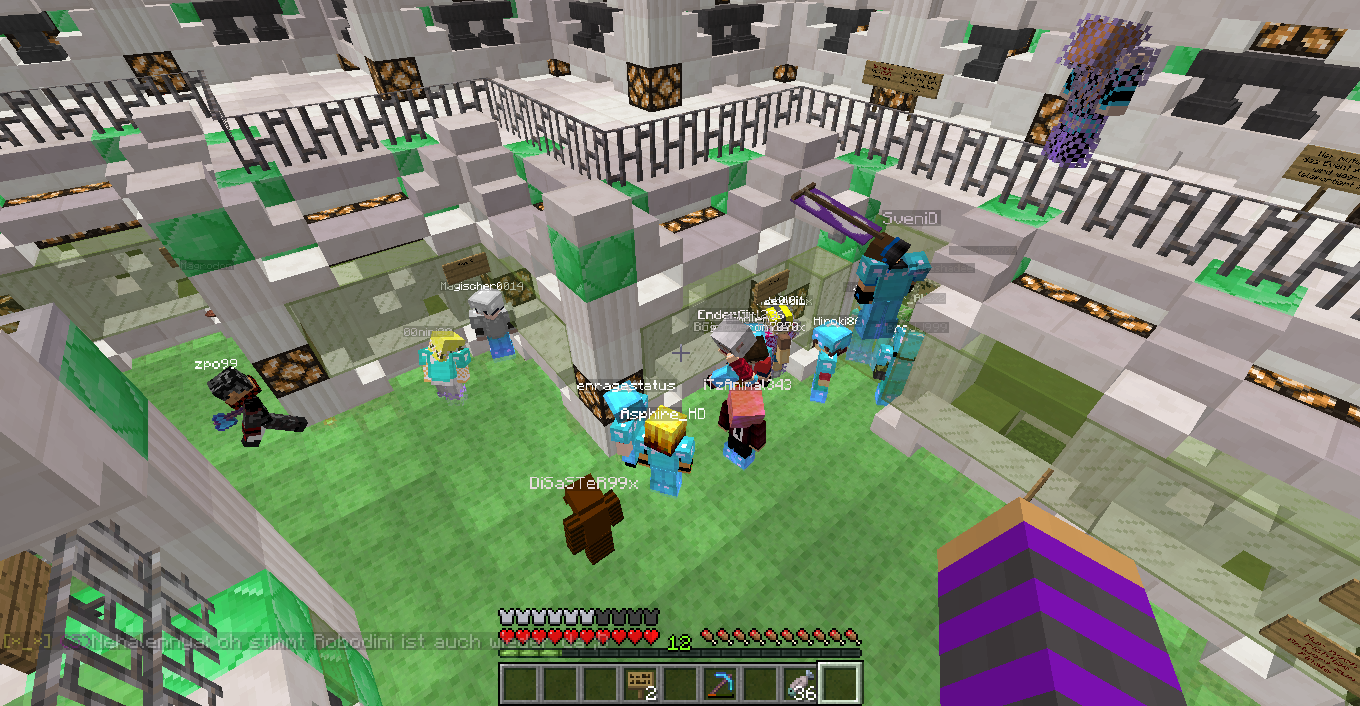Click the highlighted empty hotbar slot

tap(840, 684)
